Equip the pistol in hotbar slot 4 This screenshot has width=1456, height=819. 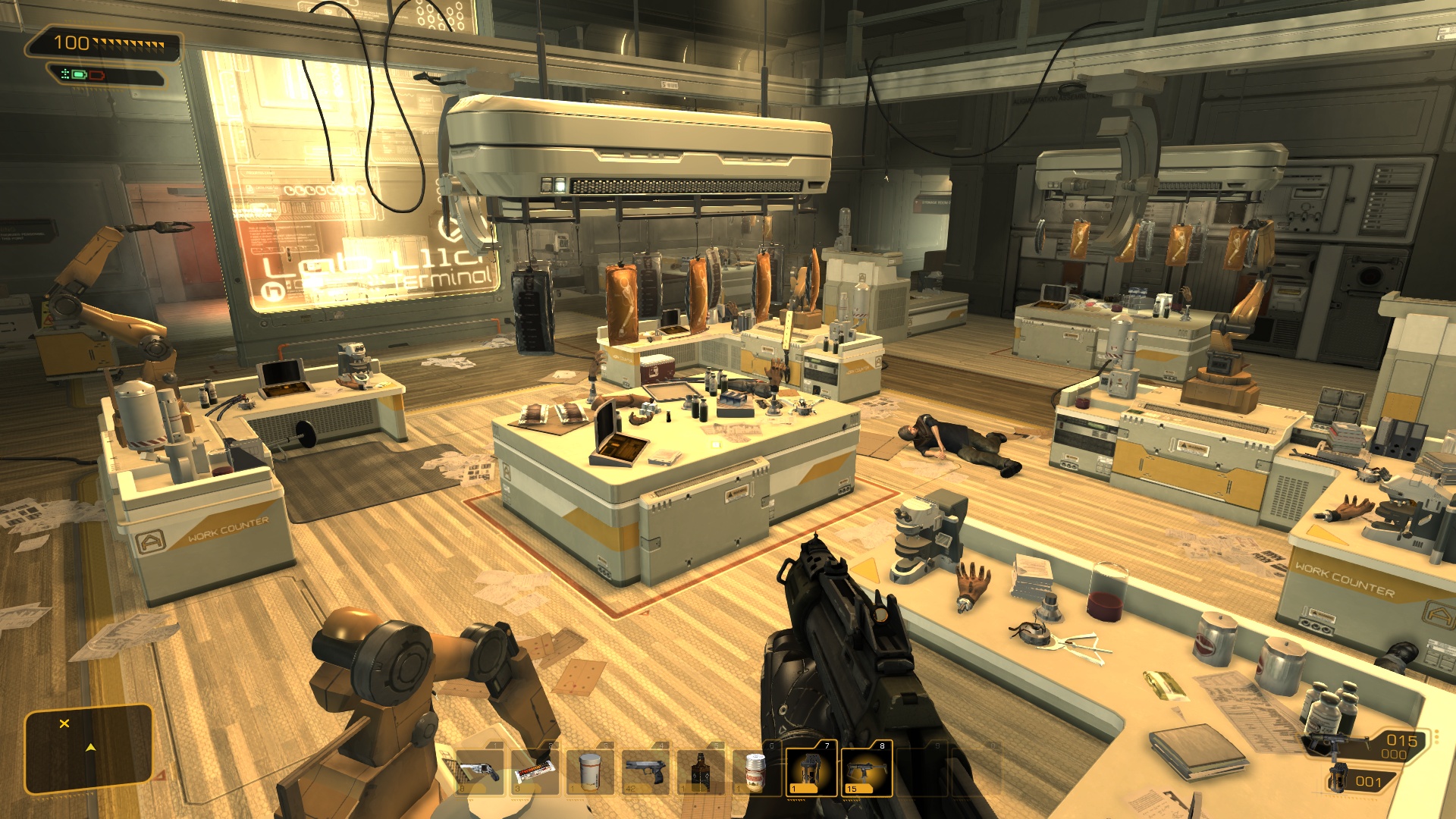pos(645,770)
